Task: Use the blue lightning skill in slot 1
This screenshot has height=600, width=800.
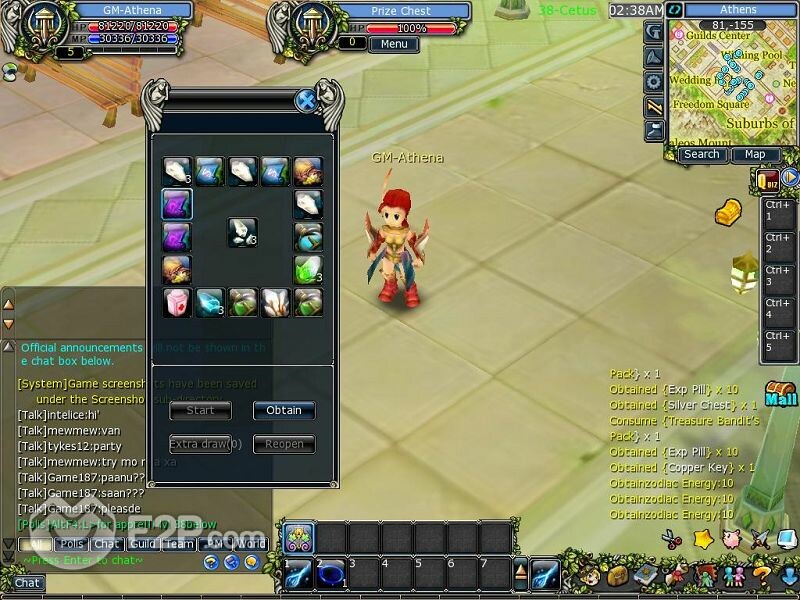Action: [299, 576]
